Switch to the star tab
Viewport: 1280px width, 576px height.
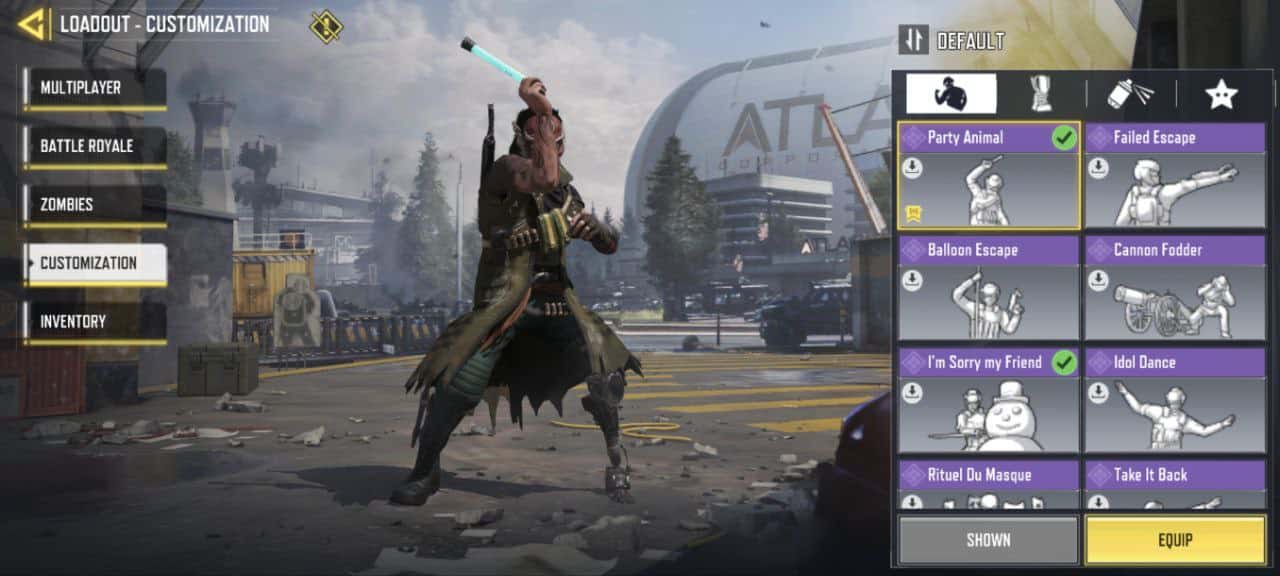pos(1221,94)
